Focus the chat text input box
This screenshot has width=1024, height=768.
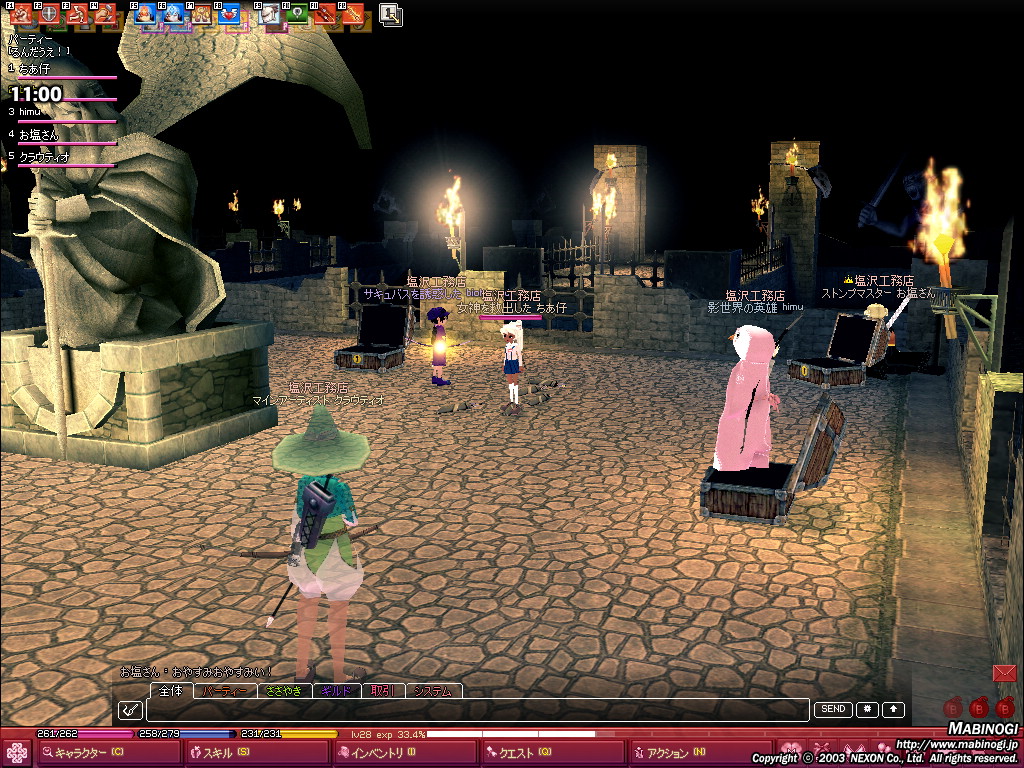click(477, 710)
